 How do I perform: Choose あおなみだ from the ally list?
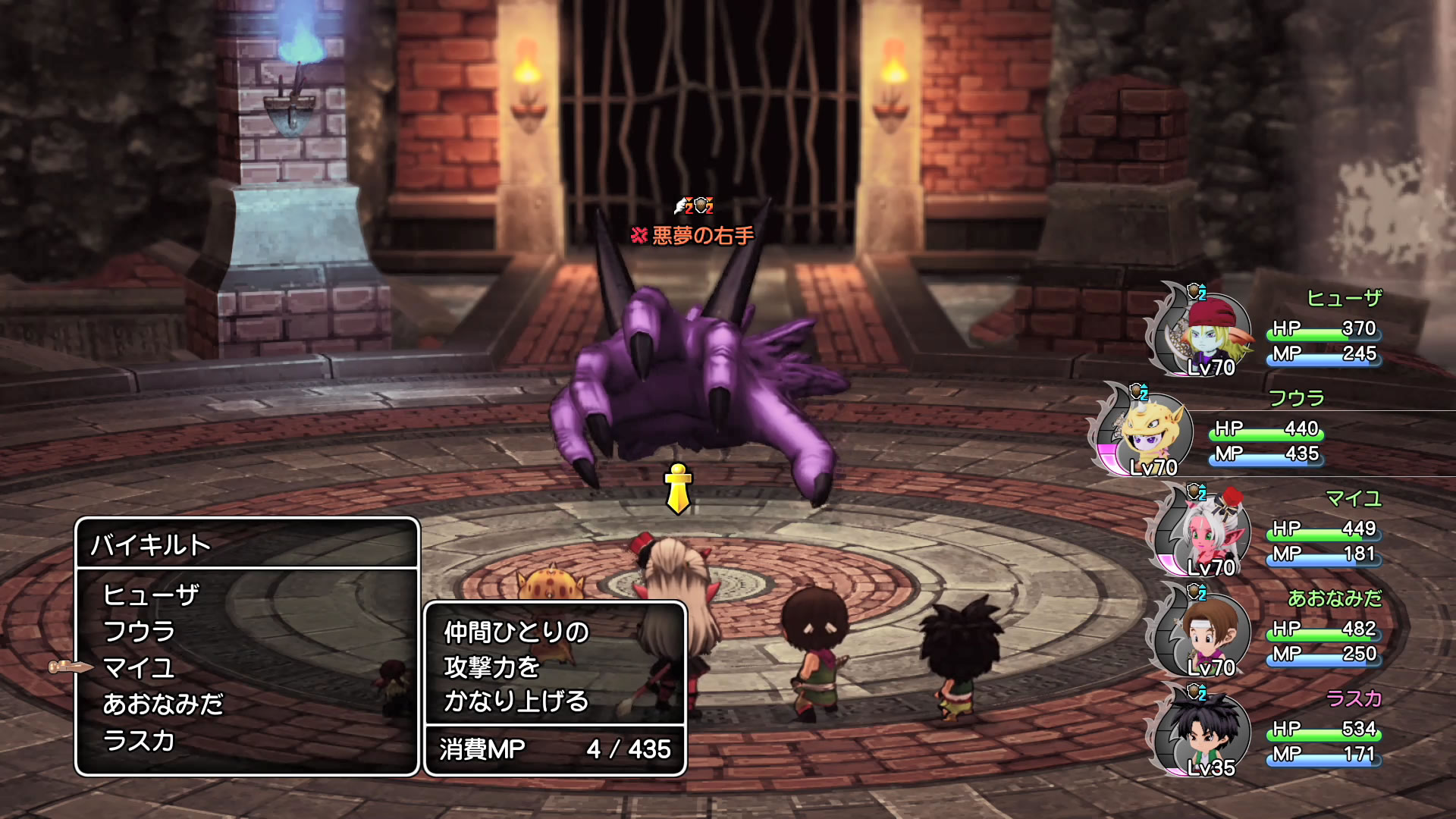(163, 704)
